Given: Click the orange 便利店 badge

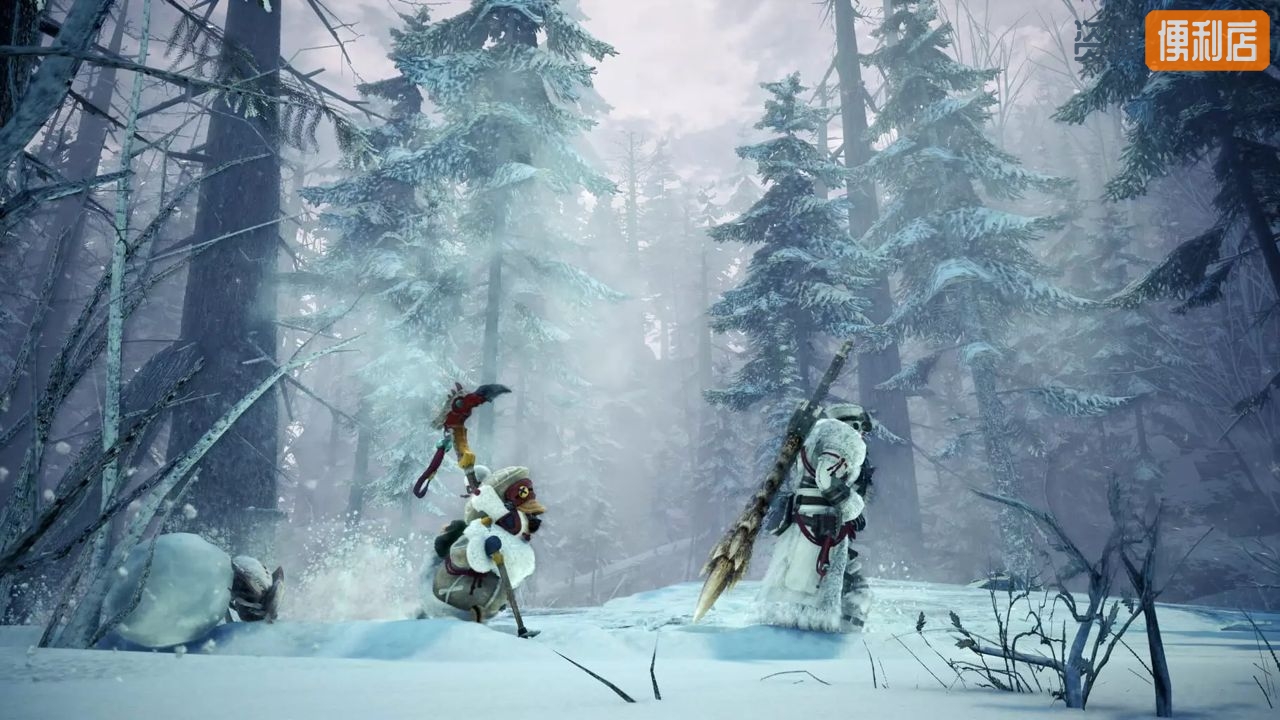Looking at the screenshot, I should [x=1207, y=40].
